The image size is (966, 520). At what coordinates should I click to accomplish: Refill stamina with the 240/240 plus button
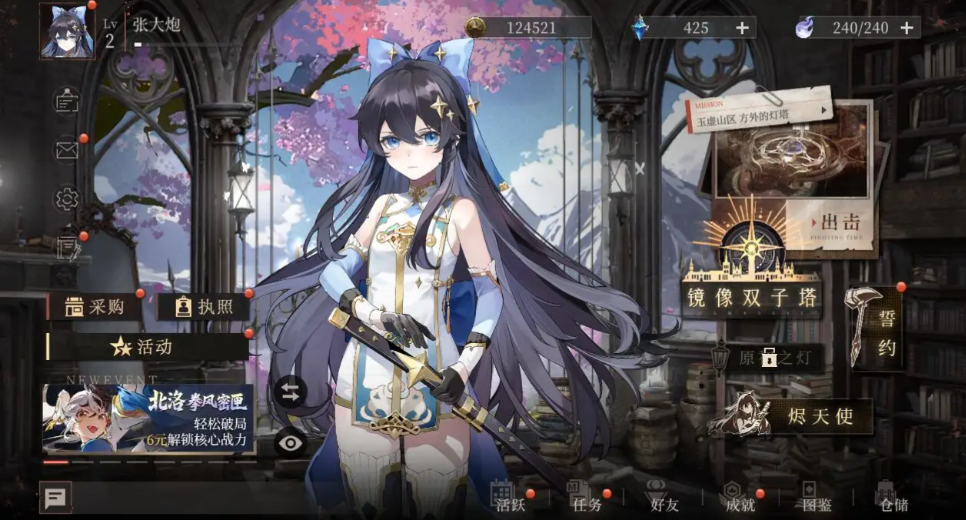pos(905,28)
